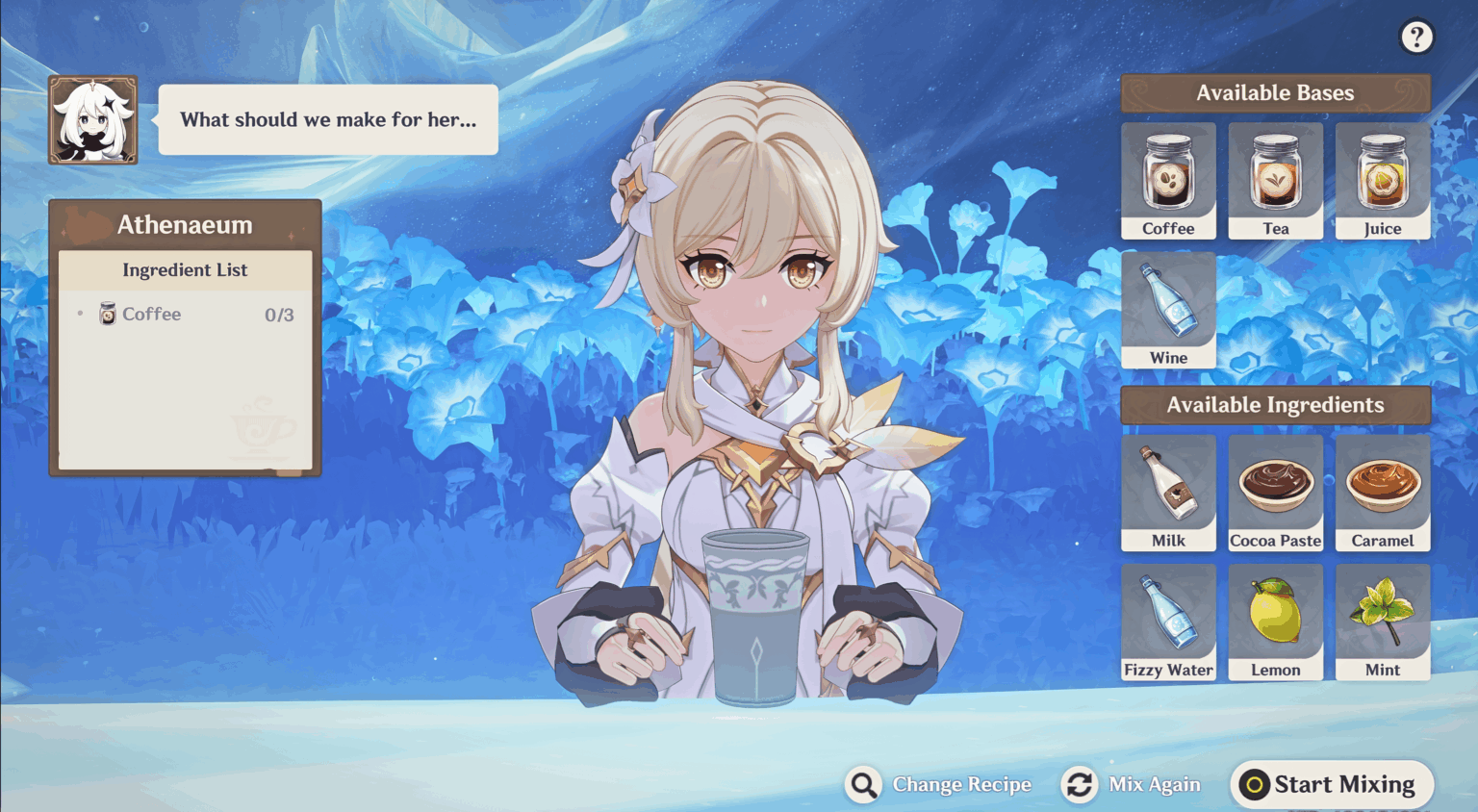Image resolution: width=1478 pixels, height=812 pixels.
Task: Select the Cocoa Paste ingredient
Action: pos(1275,493)
